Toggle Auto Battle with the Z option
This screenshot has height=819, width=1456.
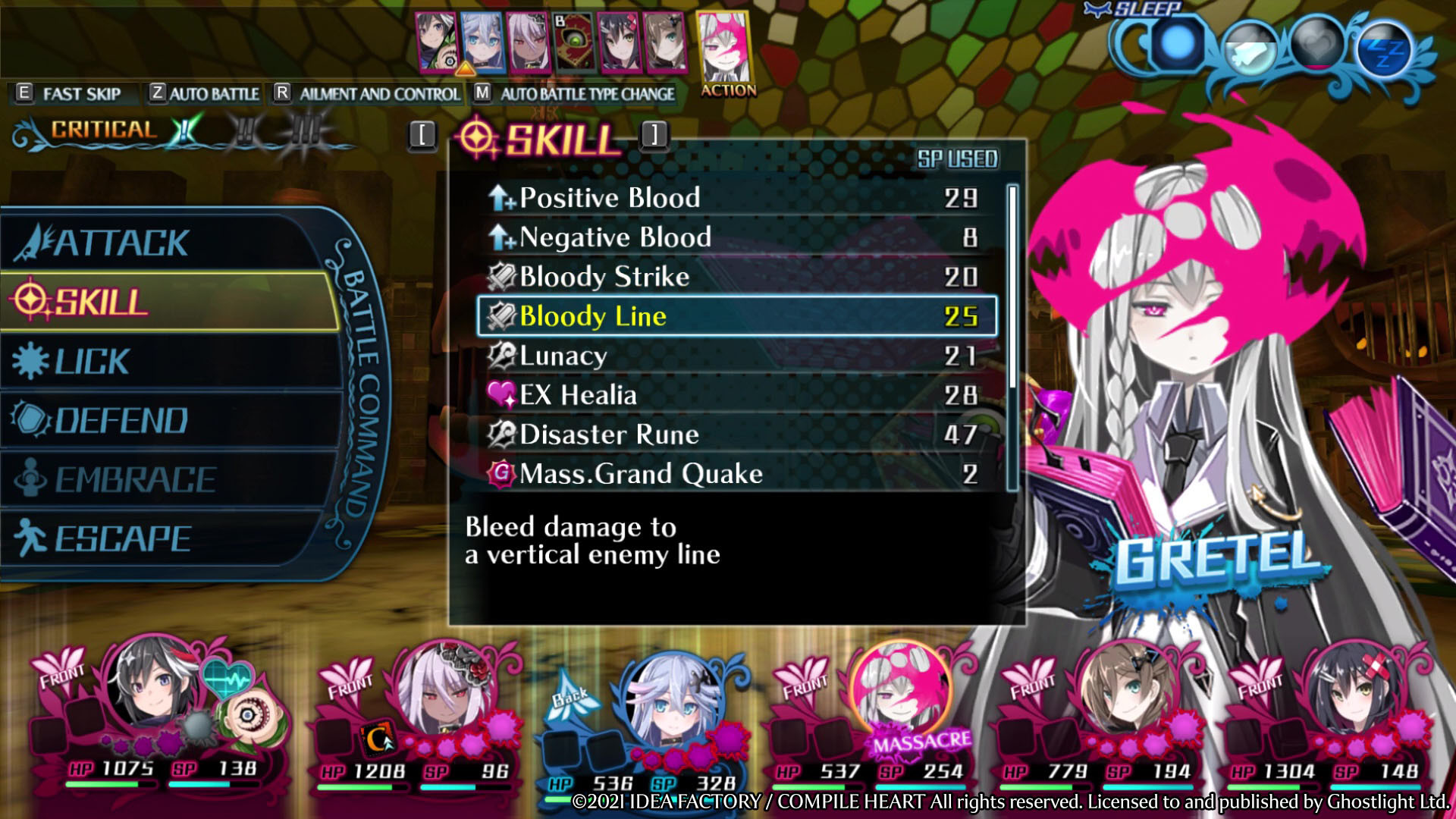199,93
